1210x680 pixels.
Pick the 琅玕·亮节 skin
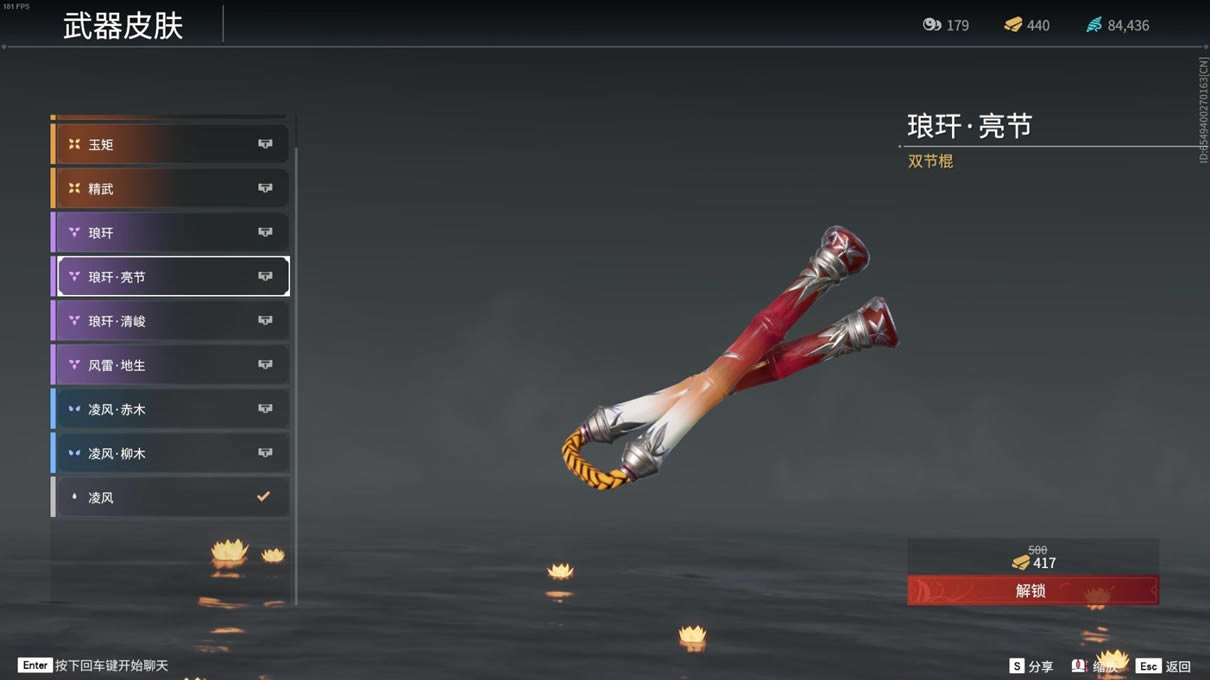[172, 277]
